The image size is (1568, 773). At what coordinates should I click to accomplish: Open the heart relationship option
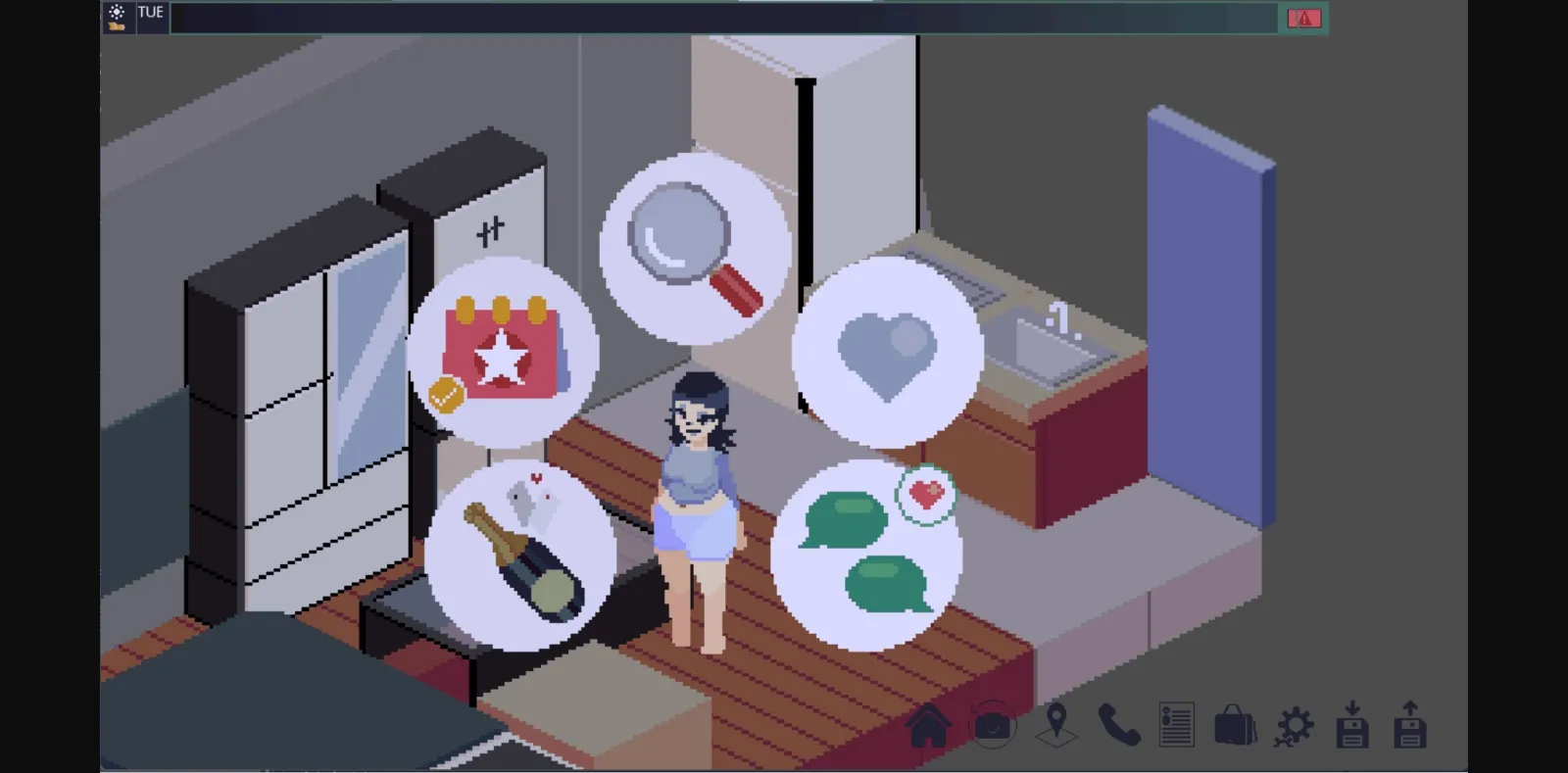click(x=887, y=353)
